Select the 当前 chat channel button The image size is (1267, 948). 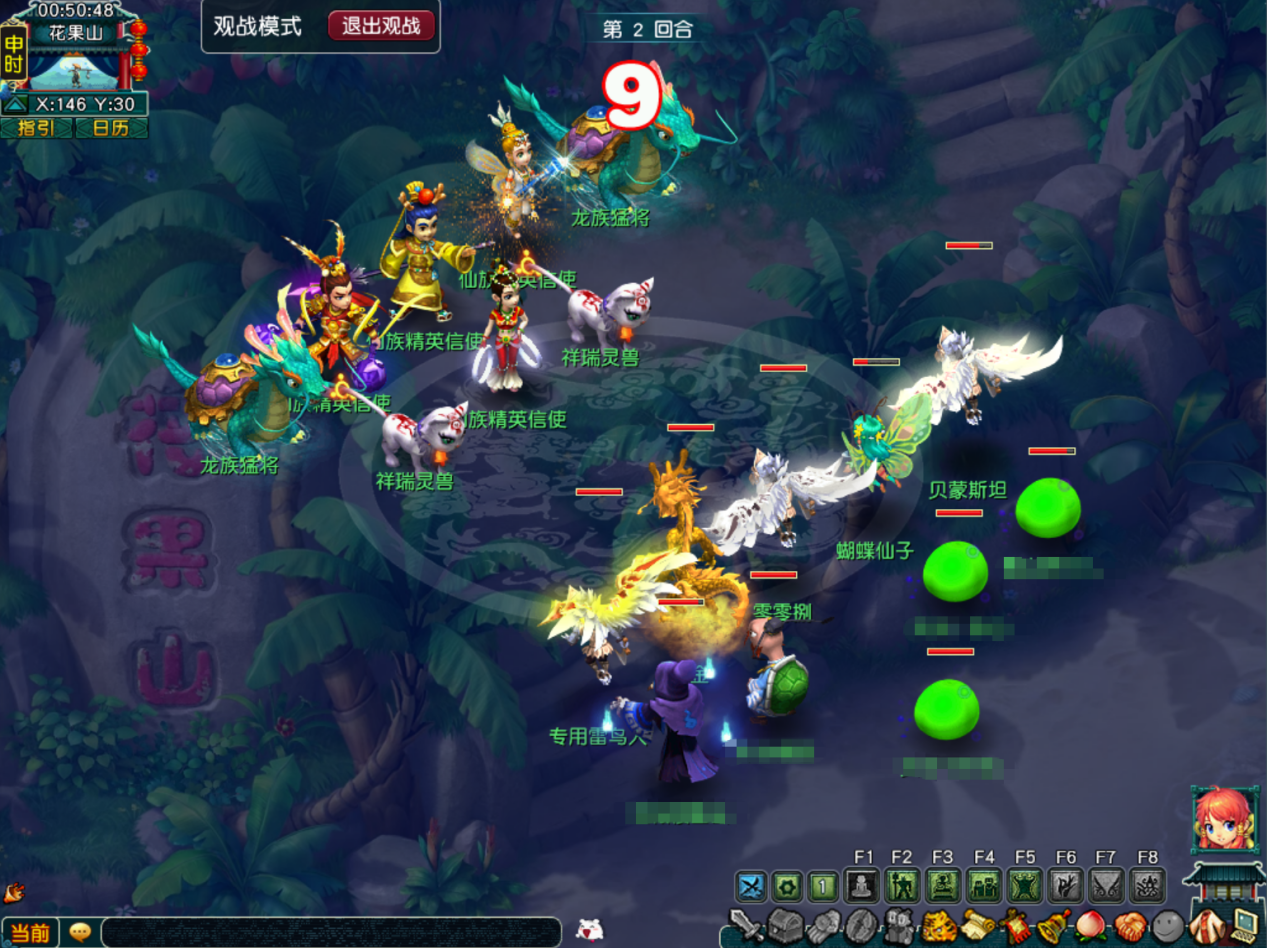coord(30,933)
